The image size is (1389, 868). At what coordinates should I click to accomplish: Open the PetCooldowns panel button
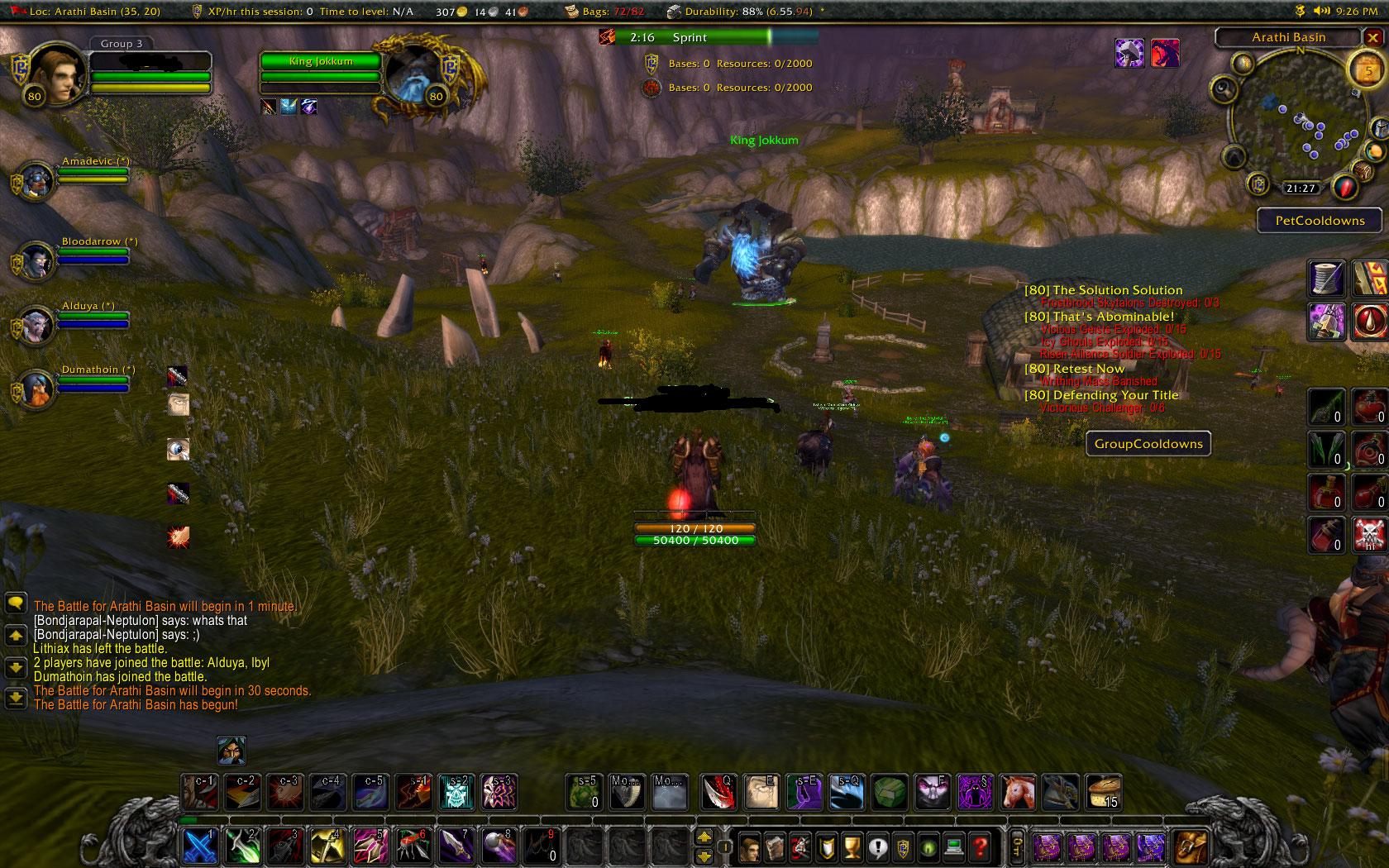(1320, 221)
